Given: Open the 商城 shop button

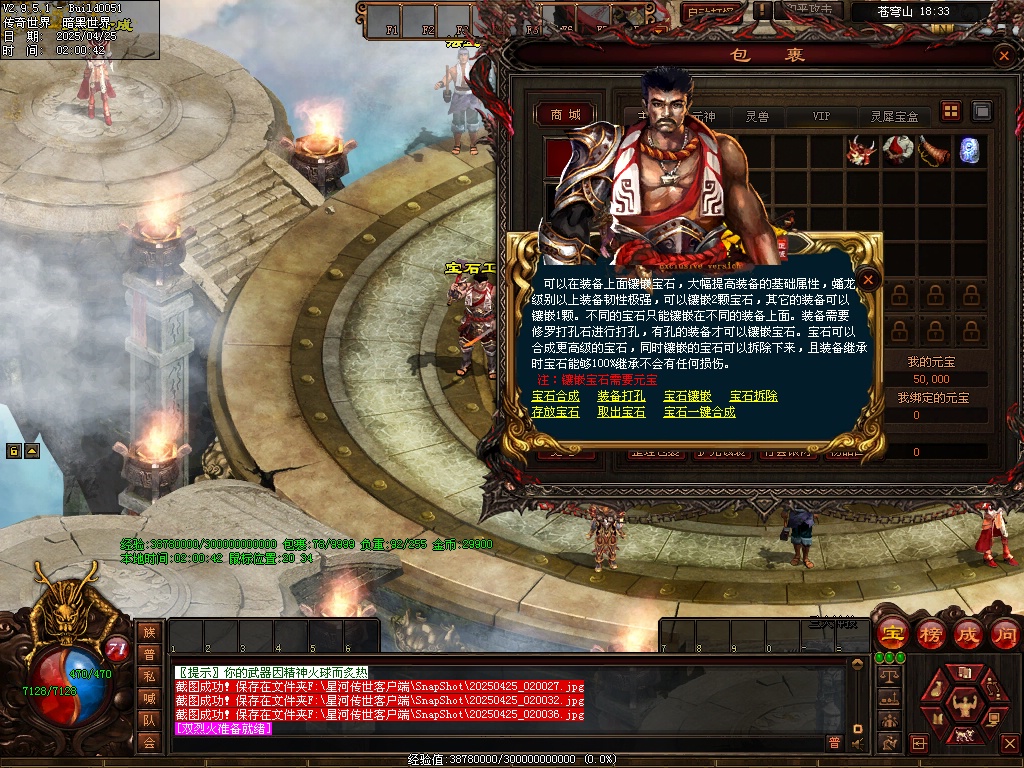Looking at the screenshot, I should click(x=565, y=115).
